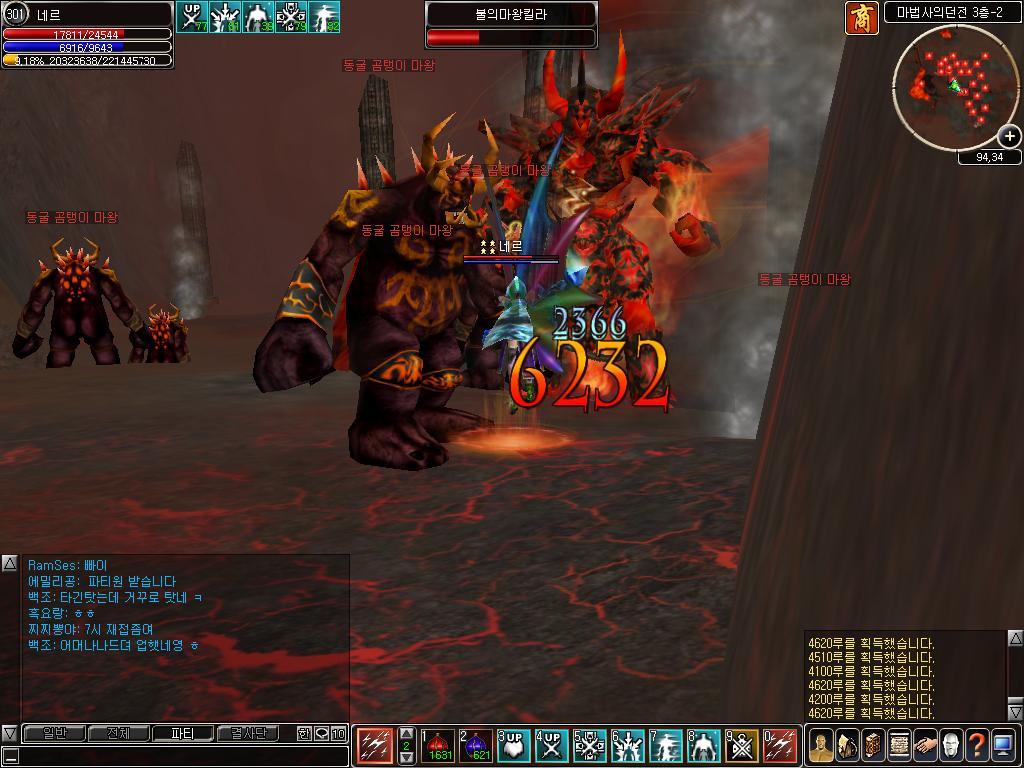The width and height of the screenshot is (1024, 768).
Task: Select the 파티 chat tab
Action: 182,733
